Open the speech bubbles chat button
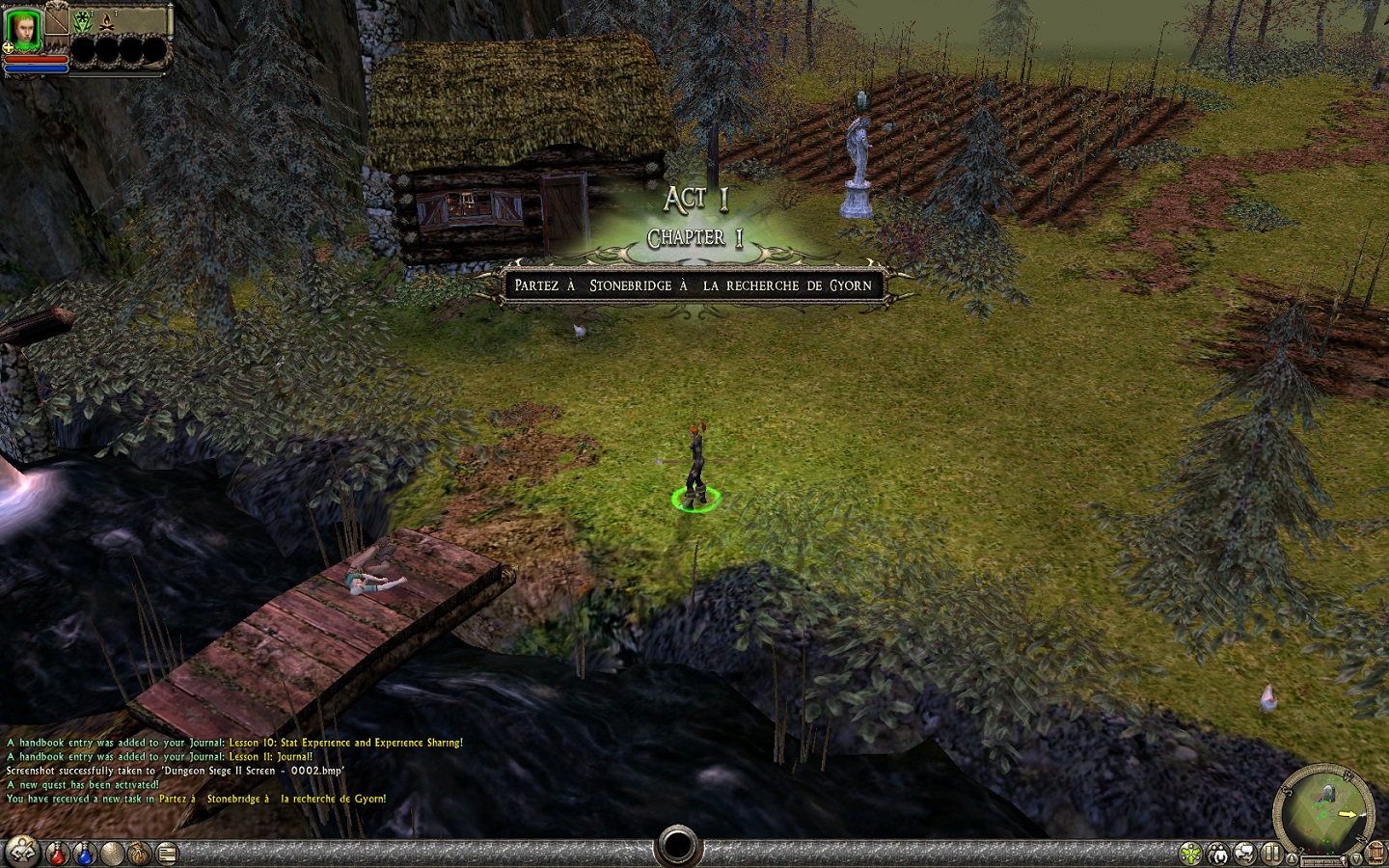 (1246, 853)
